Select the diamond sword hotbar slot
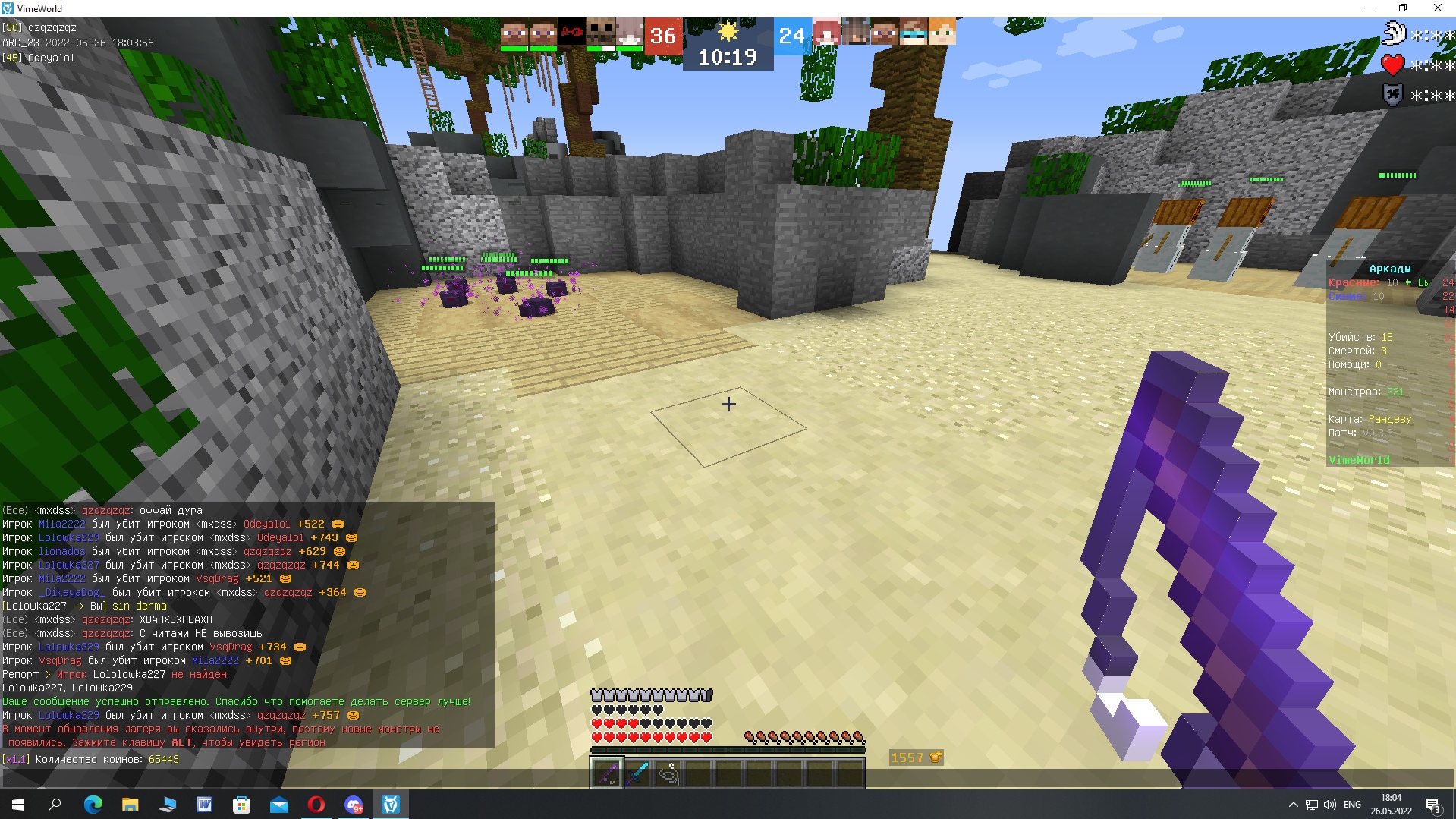1456x819 pixels. [x=639, y=772]
